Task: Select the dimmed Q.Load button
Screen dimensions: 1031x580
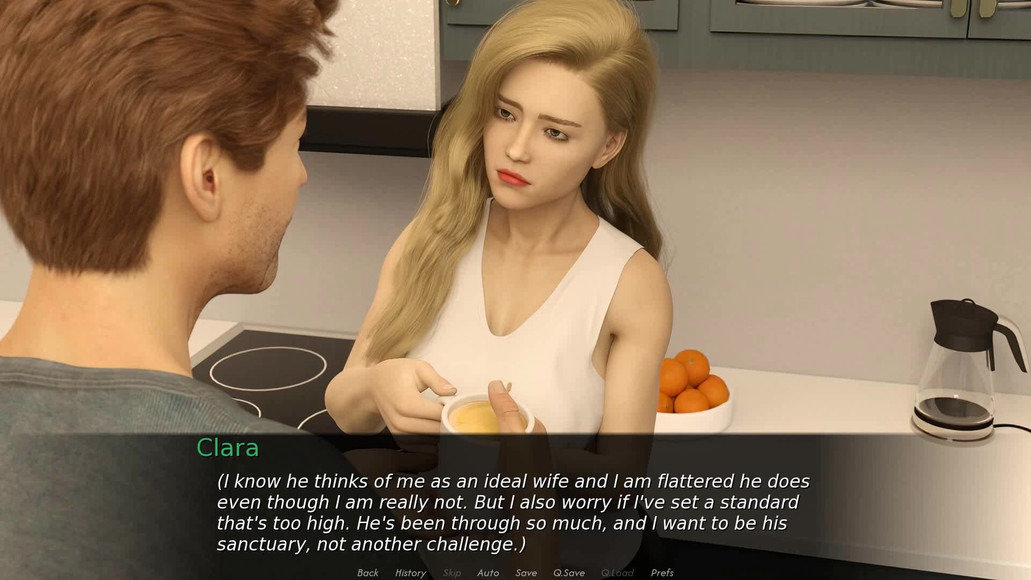Action: click(x=617, y=573)
